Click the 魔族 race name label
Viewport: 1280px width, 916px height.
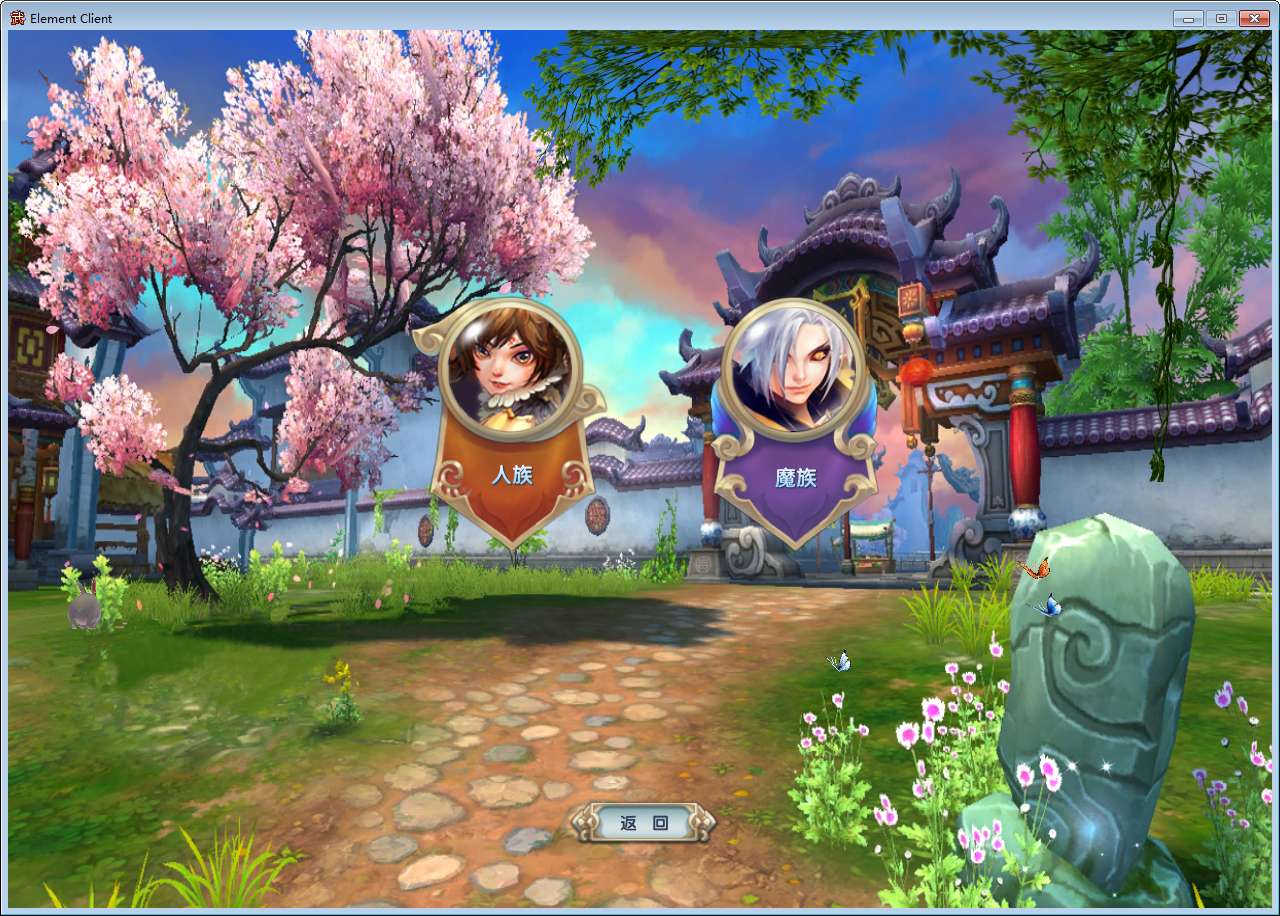click(795, 478)
